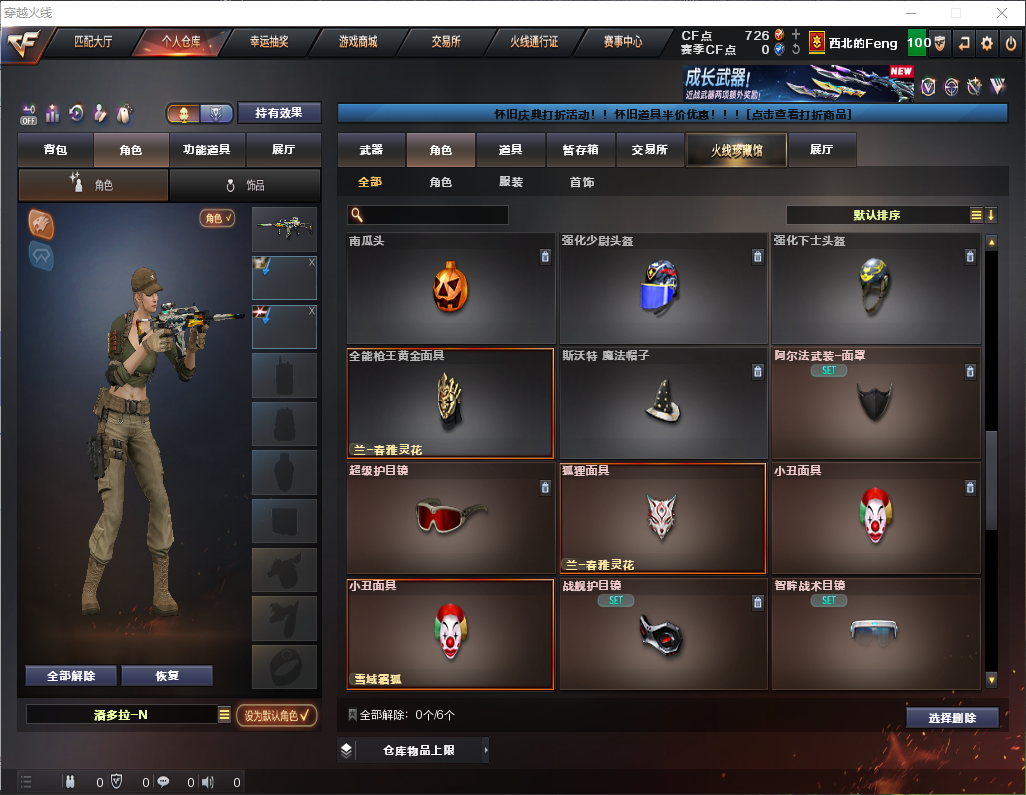
Task: Switch to the 武器 storage tab
Action: (x=371, y=150)
